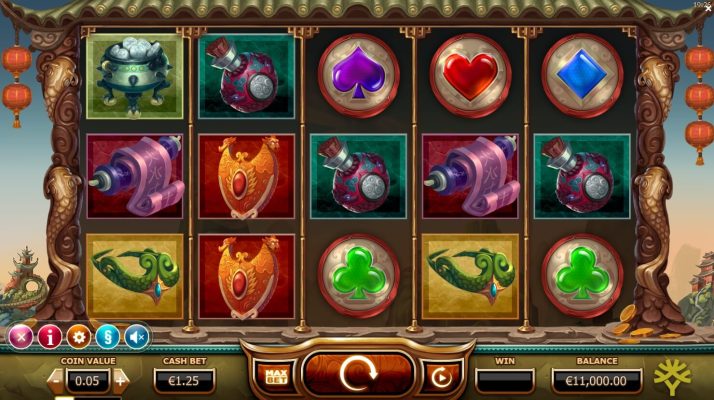This screenshot has width=714, height=400.
Task: Start autoplay with the small circular arrow
Action: (x=440, y=377)
